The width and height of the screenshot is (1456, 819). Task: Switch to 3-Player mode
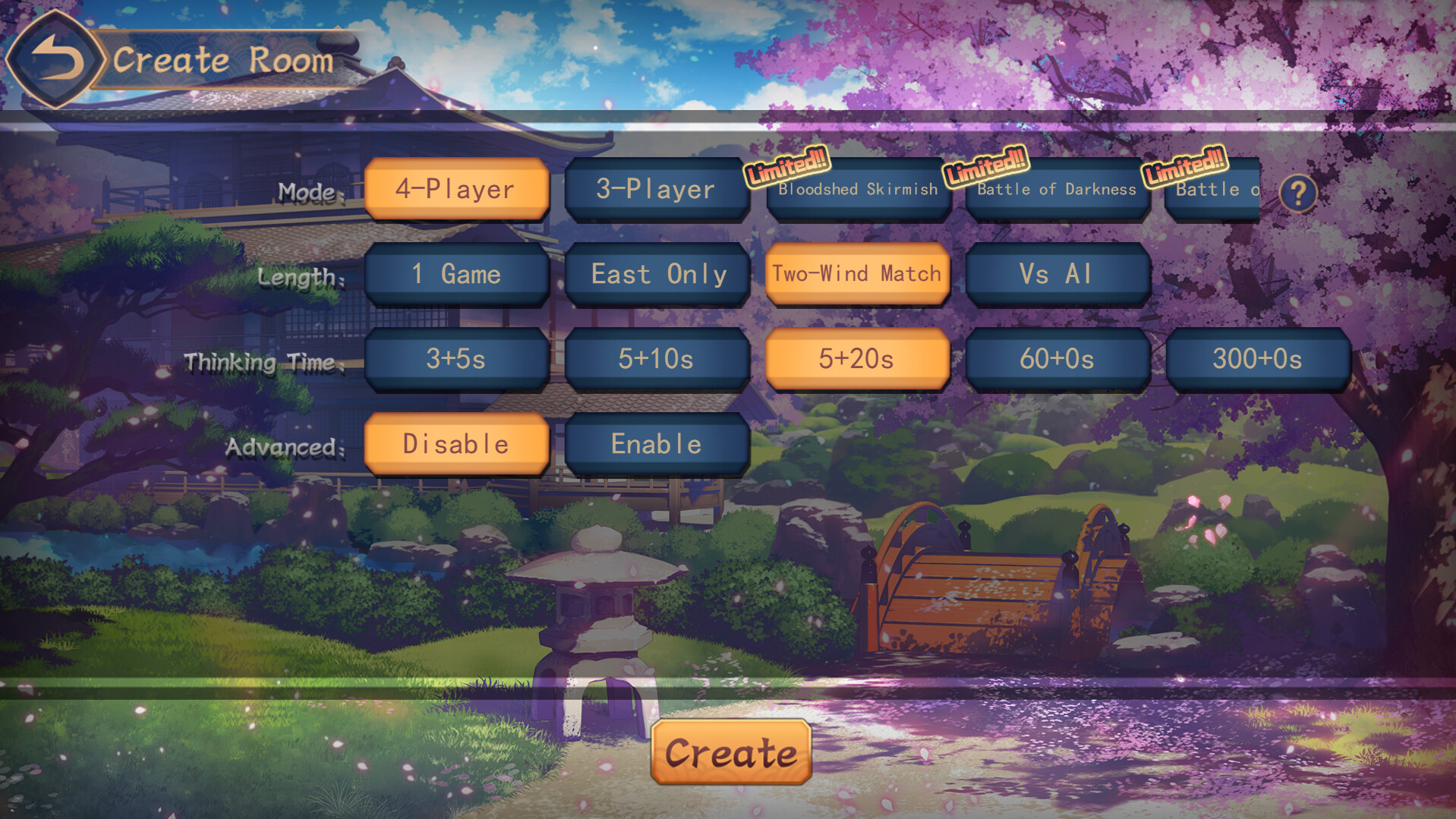click(x=656, y=189)
